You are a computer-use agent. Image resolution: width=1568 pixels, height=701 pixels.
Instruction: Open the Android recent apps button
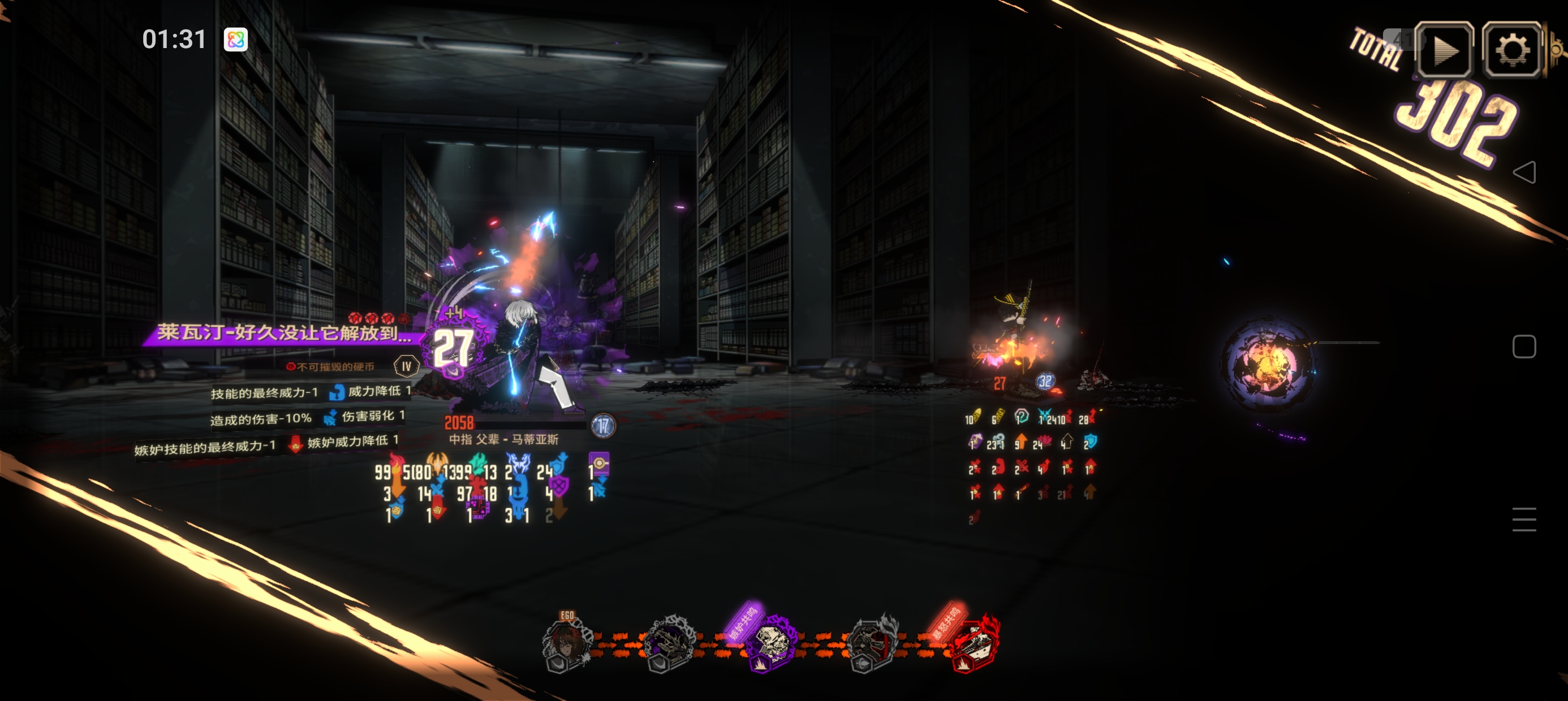[1524, 519]
